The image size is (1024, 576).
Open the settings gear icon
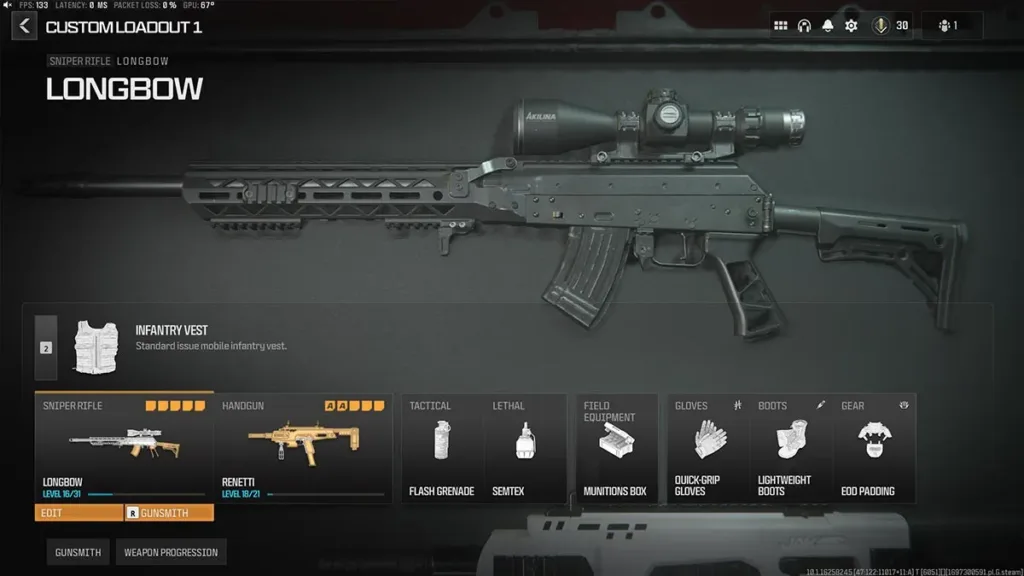click(851, 26)
